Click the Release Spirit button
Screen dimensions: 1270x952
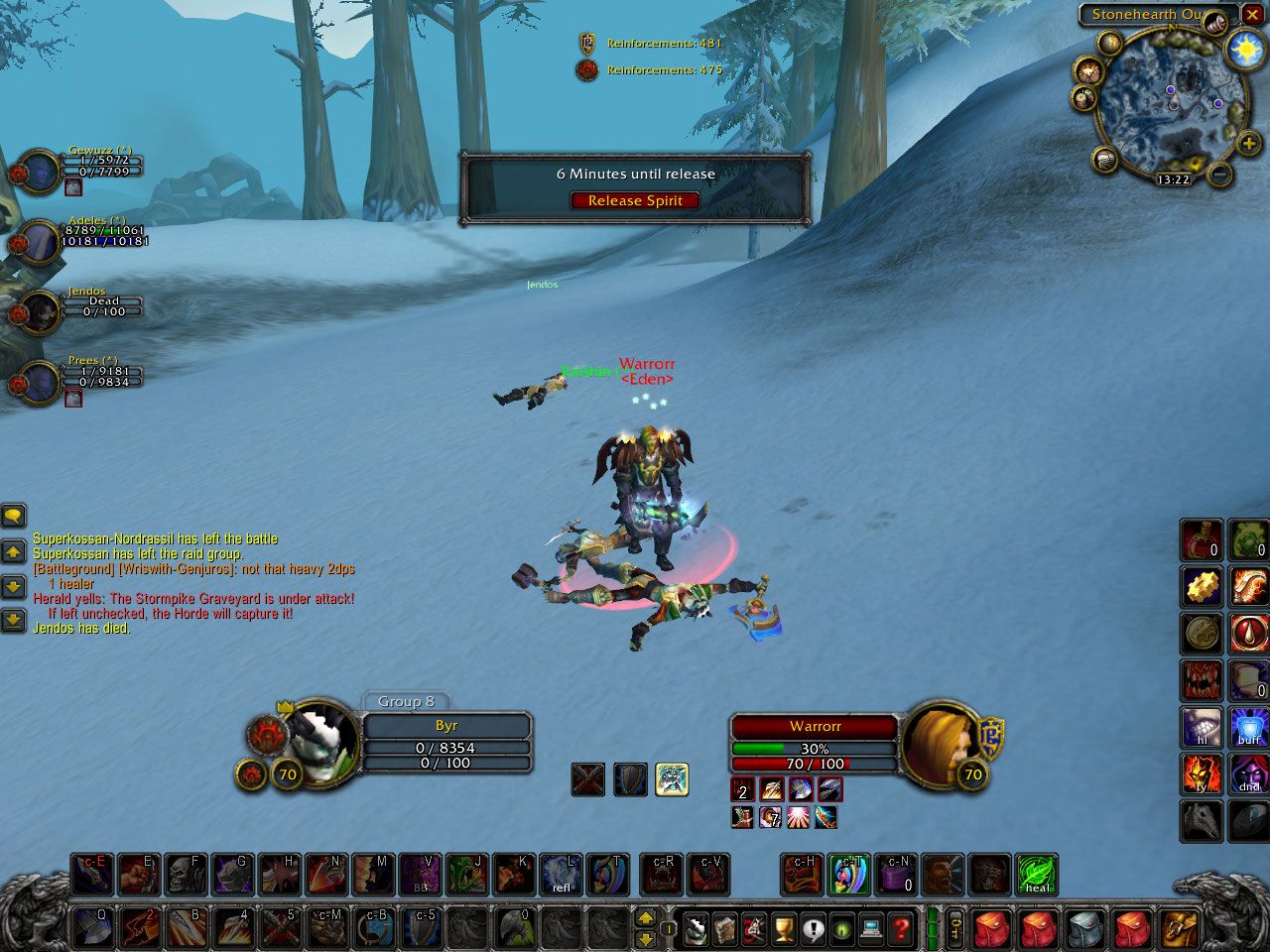(x=635, y=200)
